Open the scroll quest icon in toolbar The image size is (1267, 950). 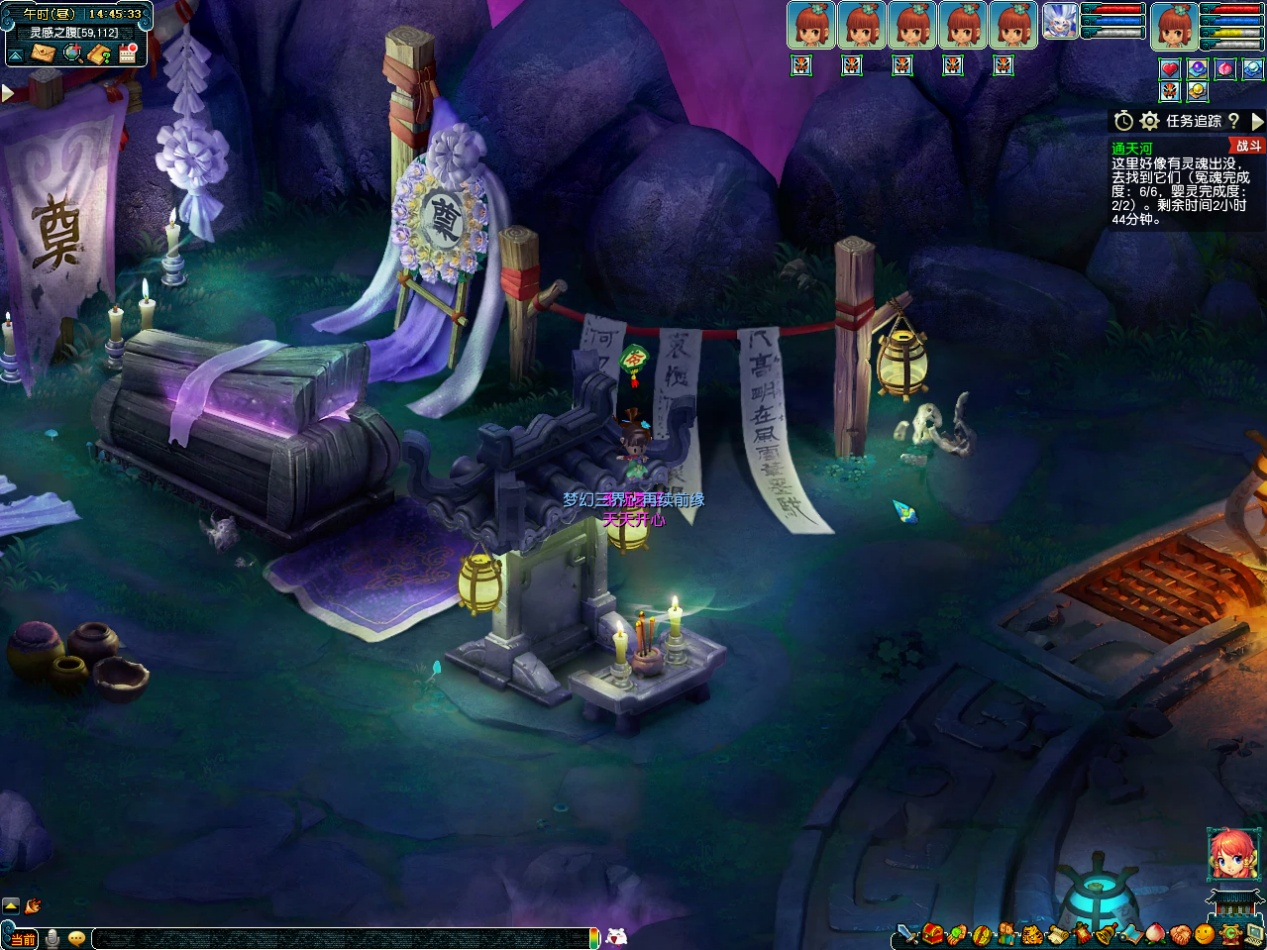[1057, 935]
